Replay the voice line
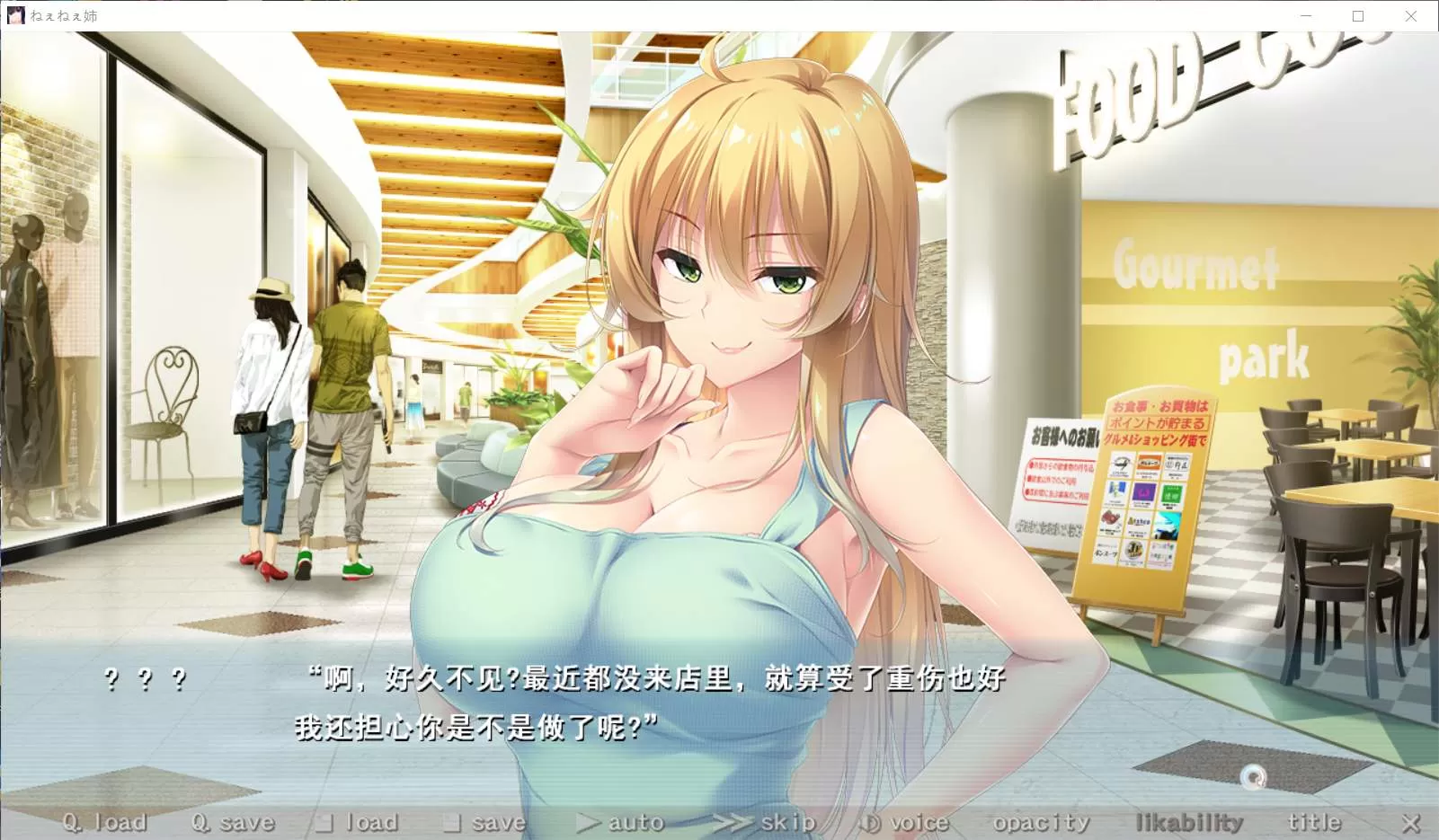Screen dimensions: 1439x840 [x=904, y=822]
